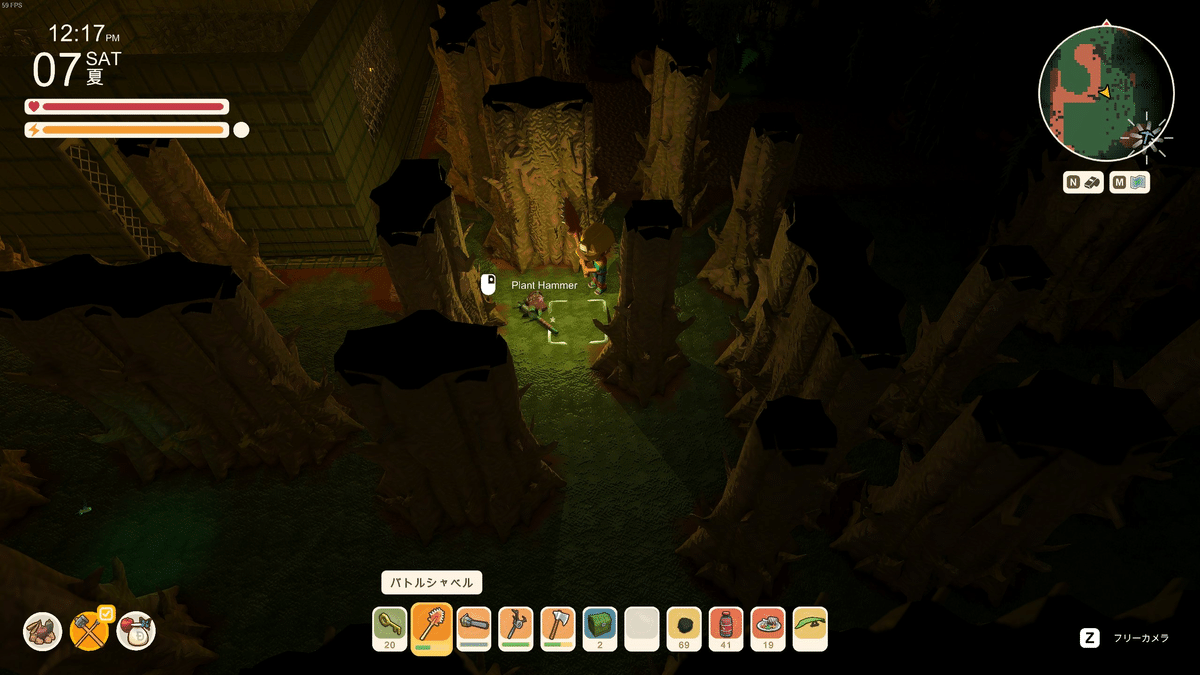
Task: Select the green chest hotbar slot
Action: pos(600,627)
